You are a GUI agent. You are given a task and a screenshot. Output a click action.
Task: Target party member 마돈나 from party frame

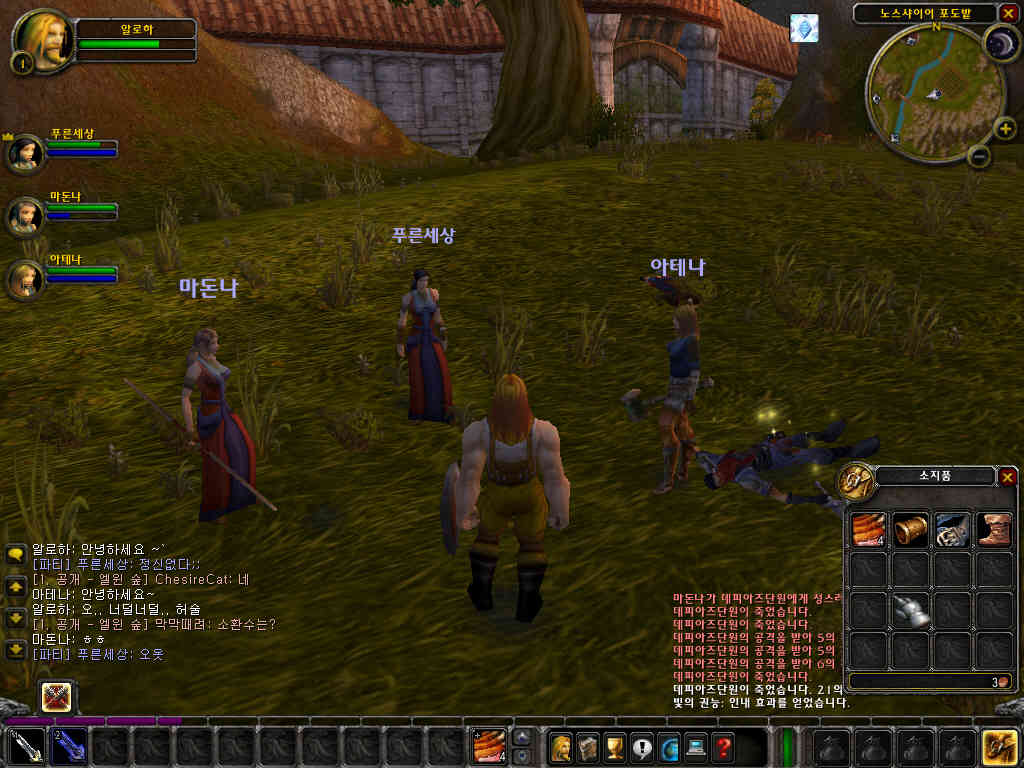(x=24, y=216)
